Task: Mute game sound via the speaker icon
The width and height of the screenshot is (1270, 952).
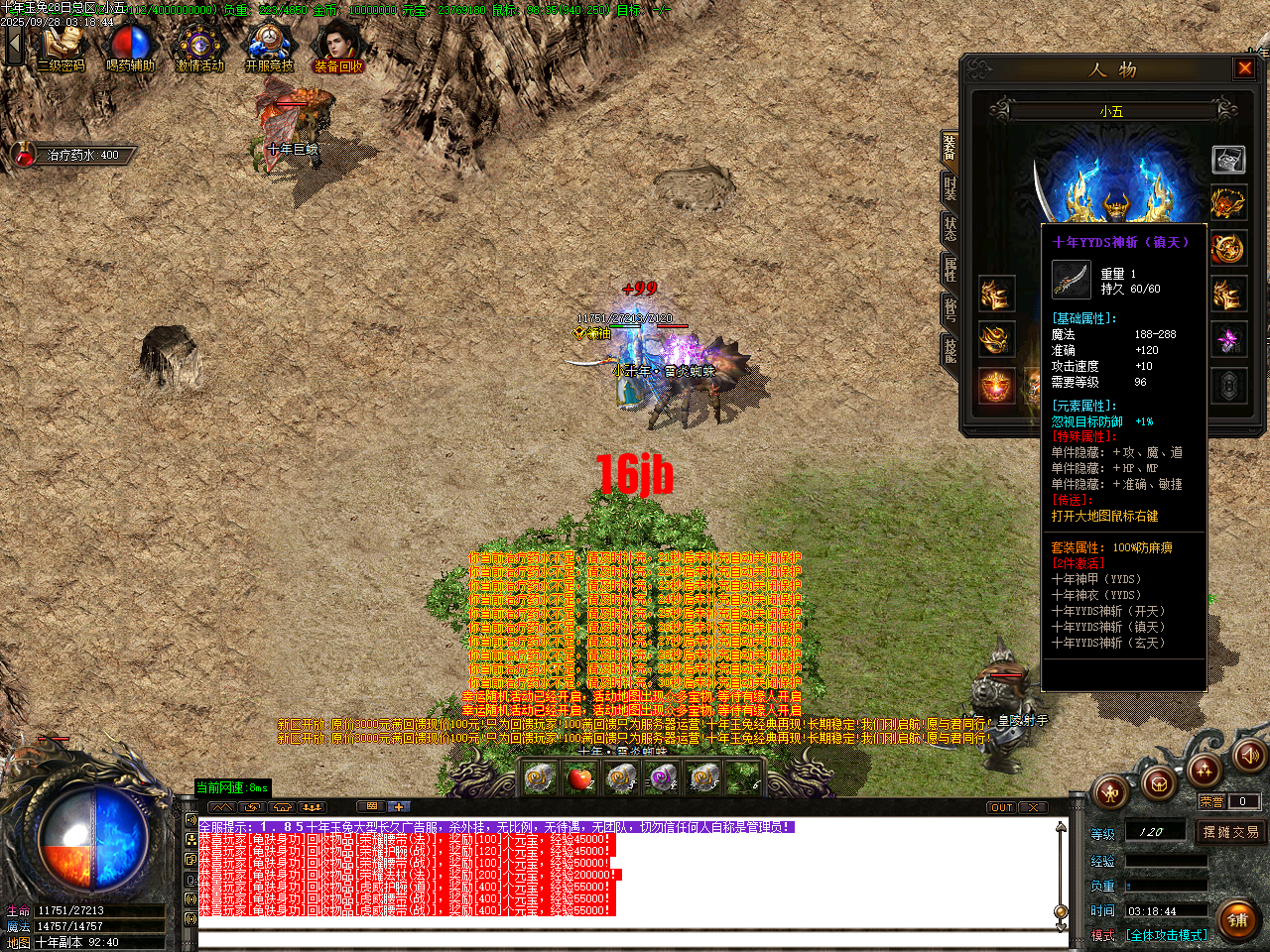Action: coord(1249,757)
